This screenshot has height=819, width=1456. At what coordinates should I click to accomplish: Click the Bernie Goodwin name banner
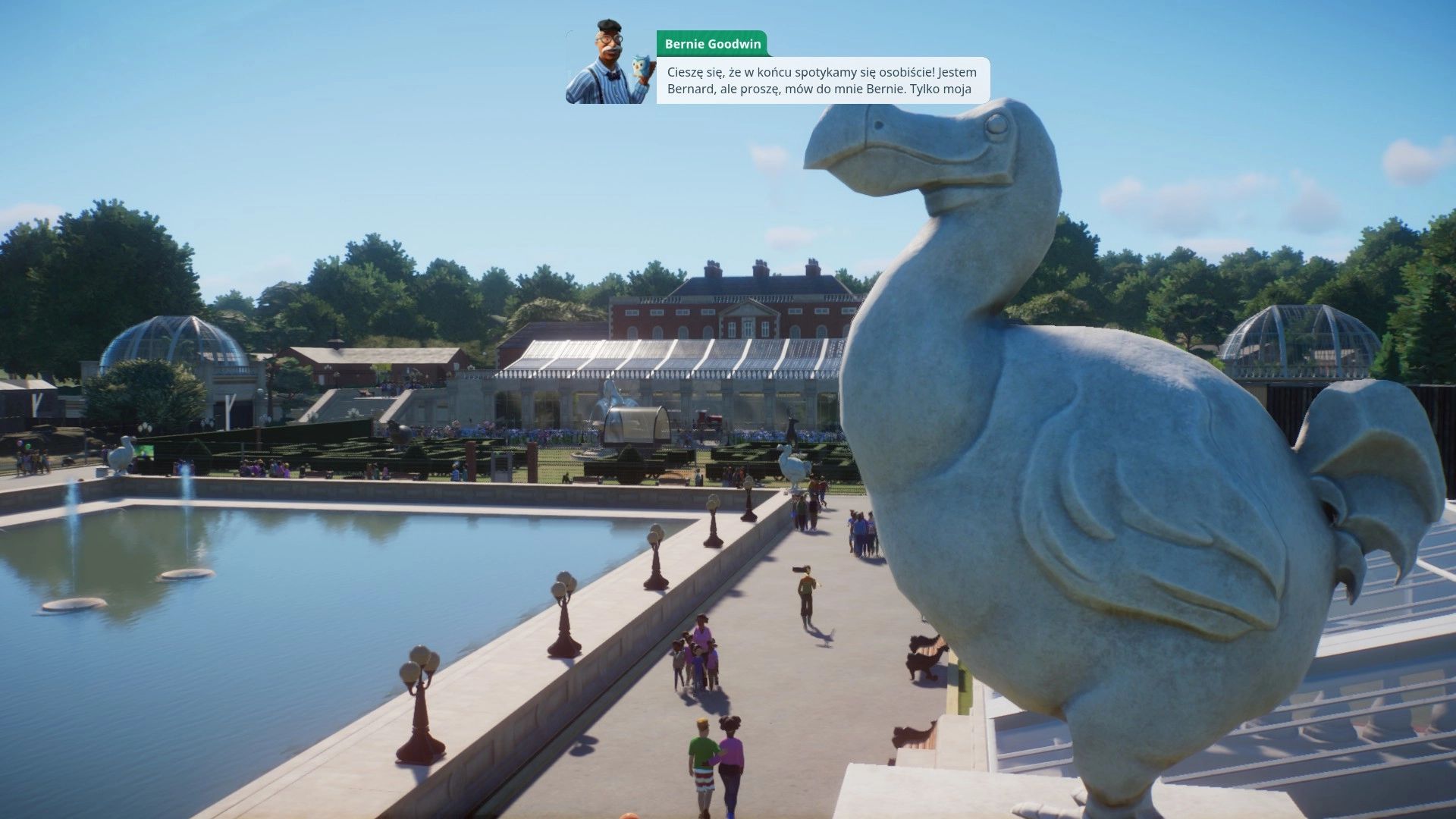[x=713, y=44]
